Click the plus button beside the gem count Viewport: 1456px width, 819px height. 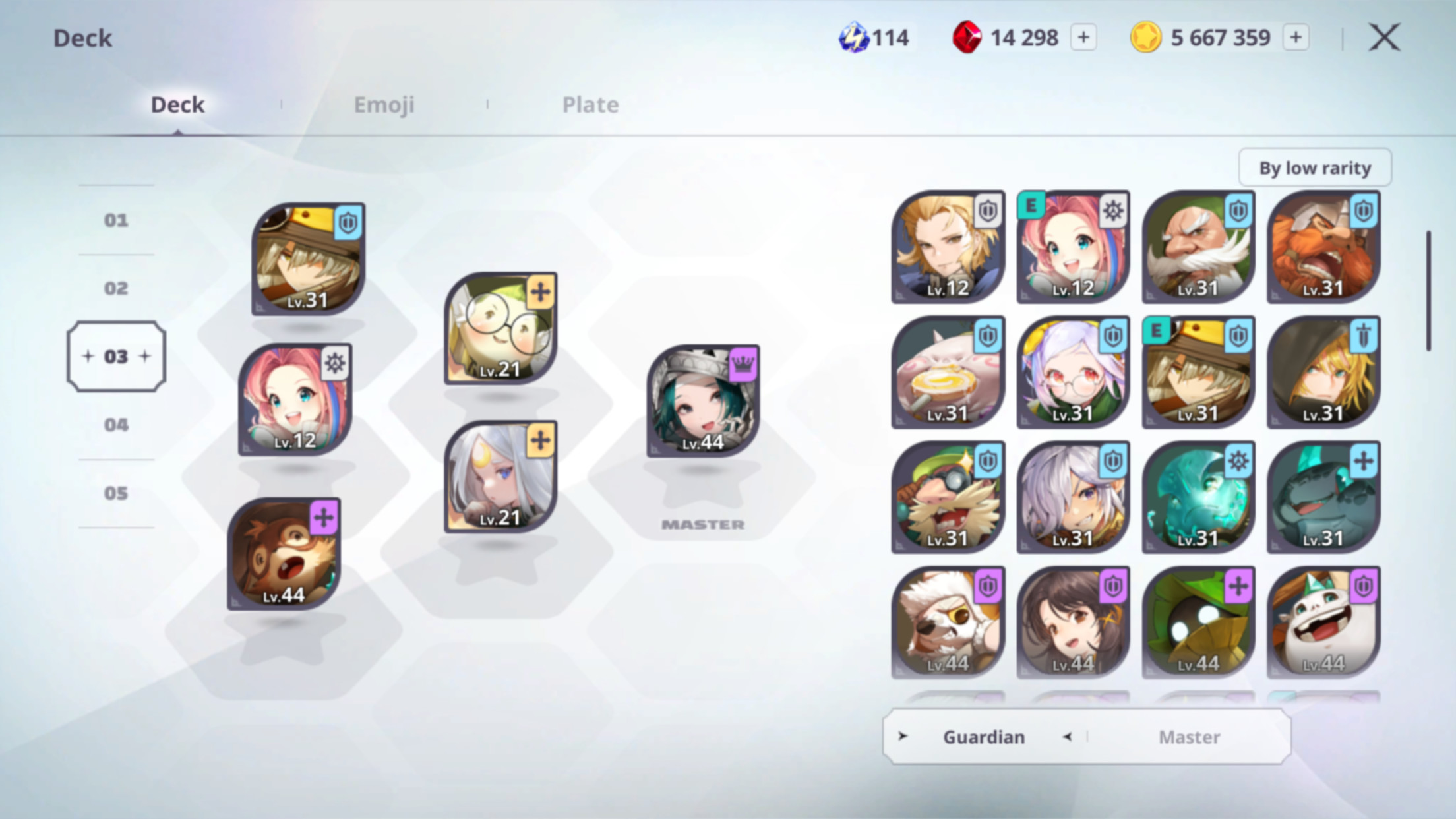1083,38
